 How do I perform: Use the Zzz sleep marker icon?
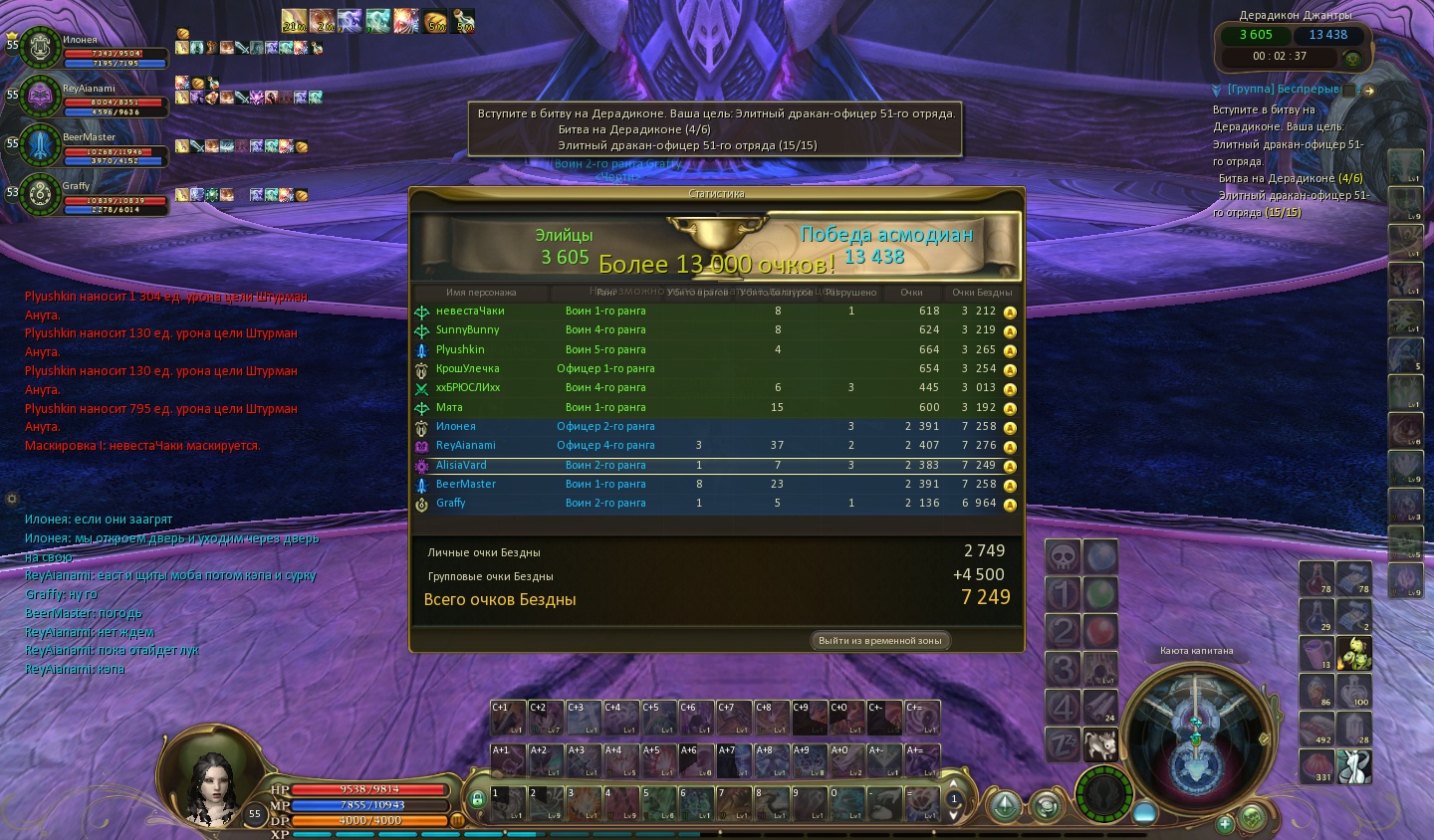pyautogui.click(x=1063, y=744)
